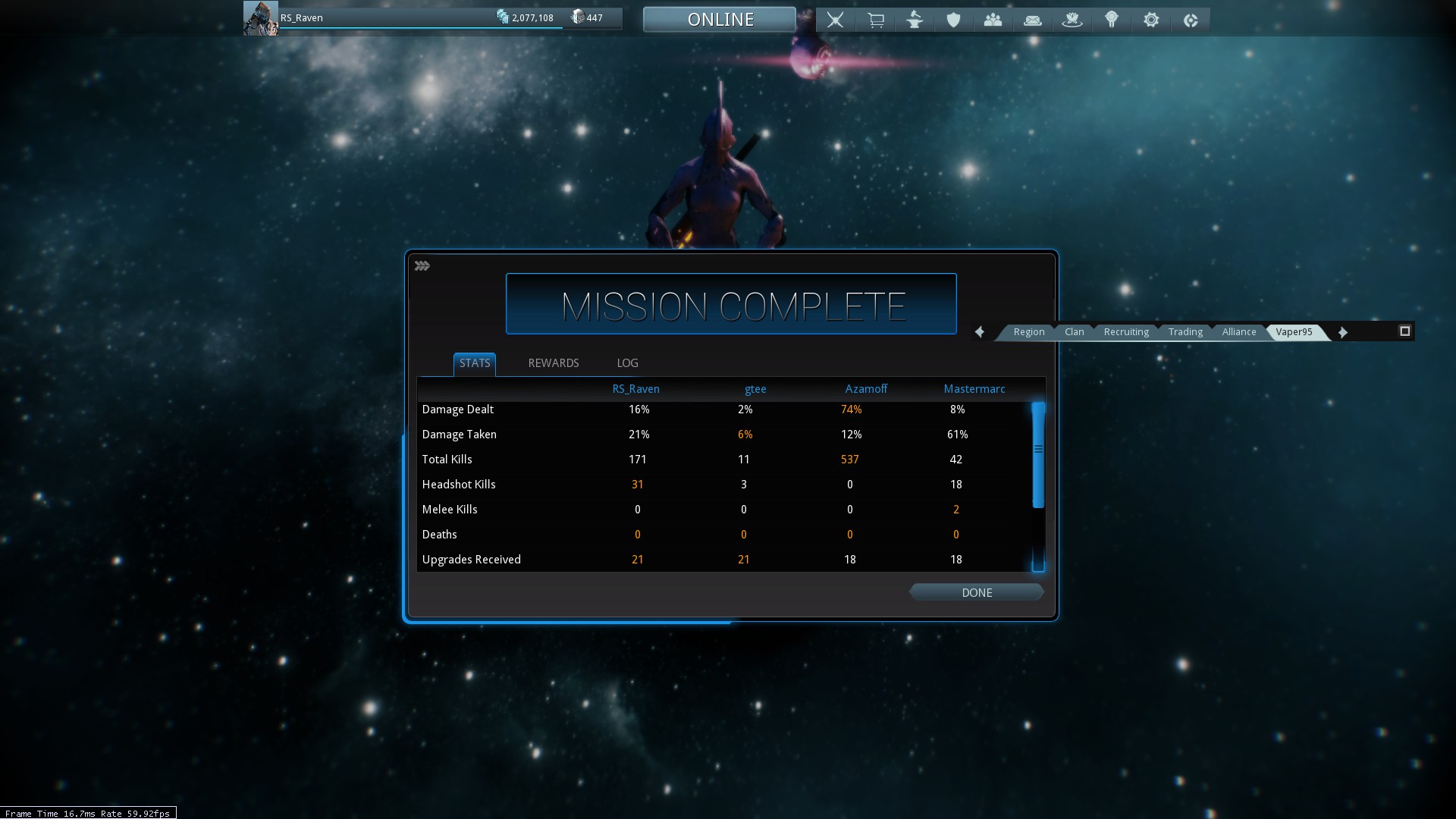Maximize the chat window square button
The width and height of the screenshot is (1456, 819).
1404,331
